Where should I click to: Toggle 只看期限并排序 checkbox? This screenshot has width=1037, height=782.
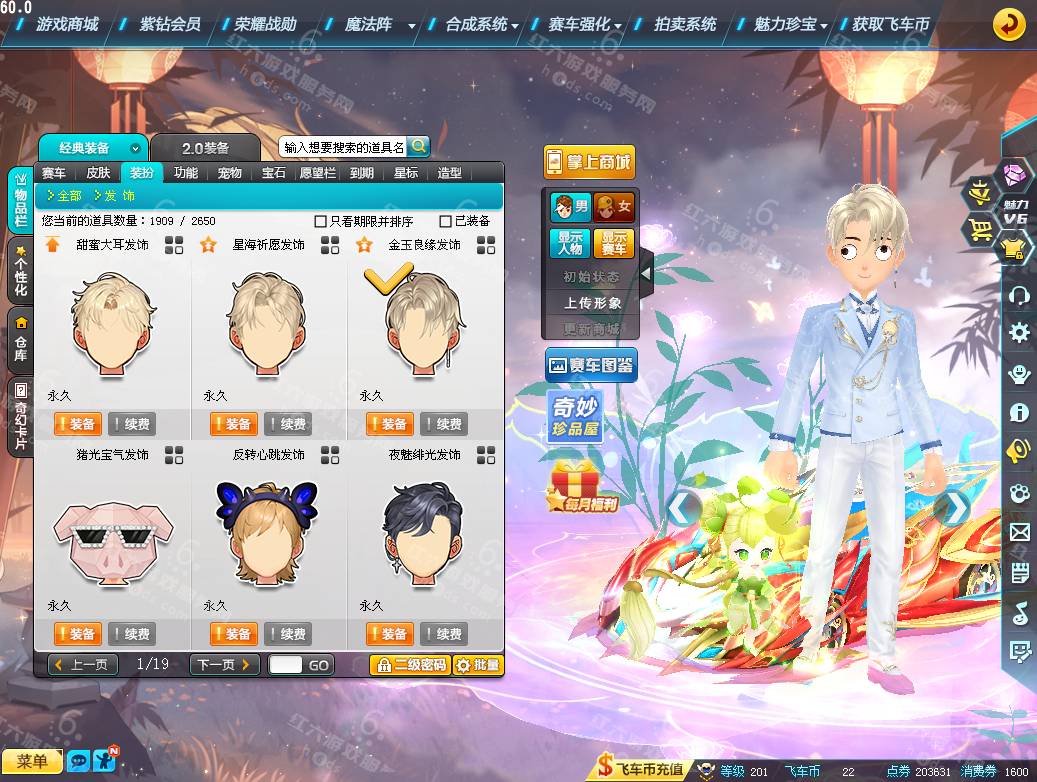click(x=321, y=221)
